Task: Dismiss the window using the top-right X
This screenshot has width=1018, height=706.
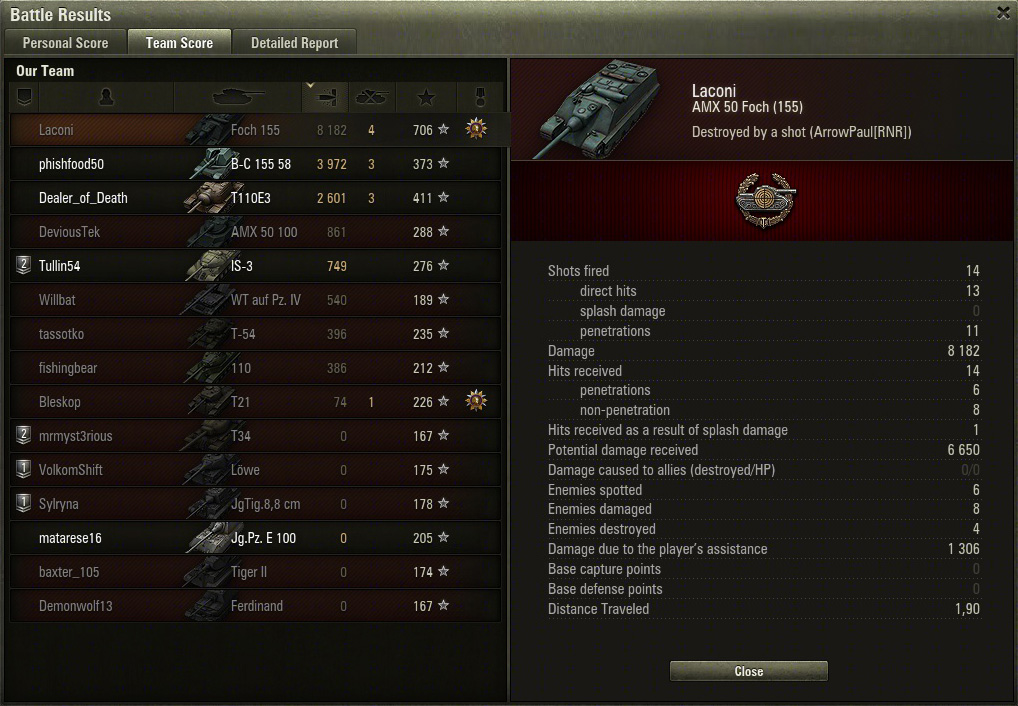Action: click(x=1003, y=13)
